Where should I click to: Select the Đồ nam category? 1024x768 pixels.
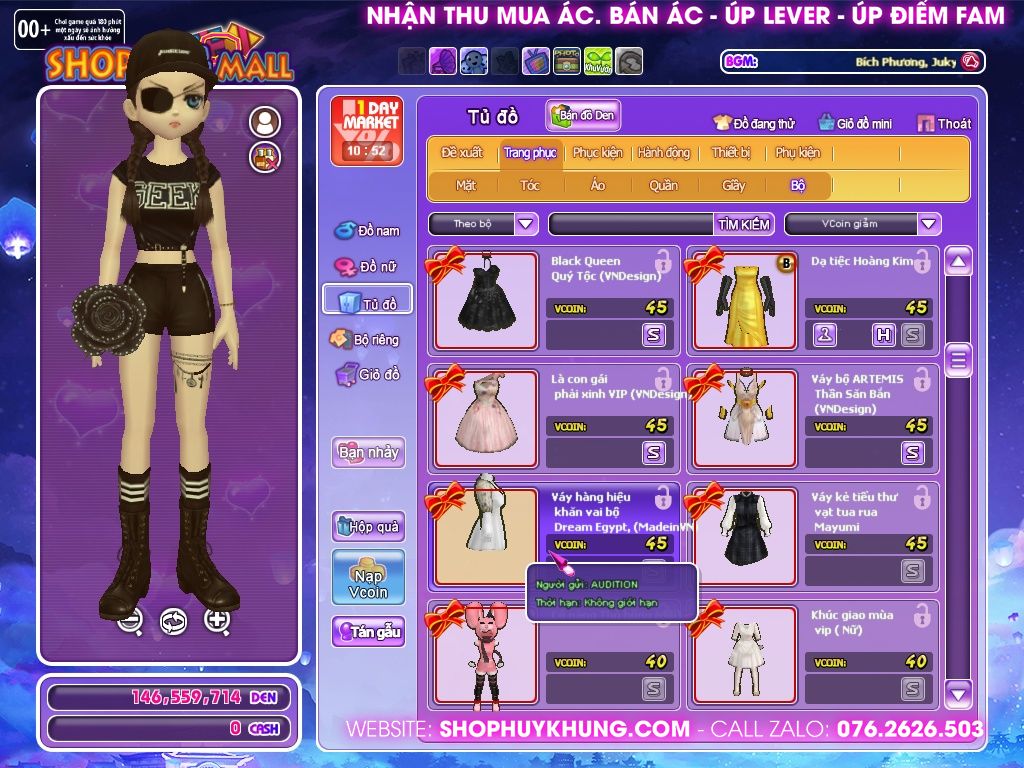click(367, 231)
